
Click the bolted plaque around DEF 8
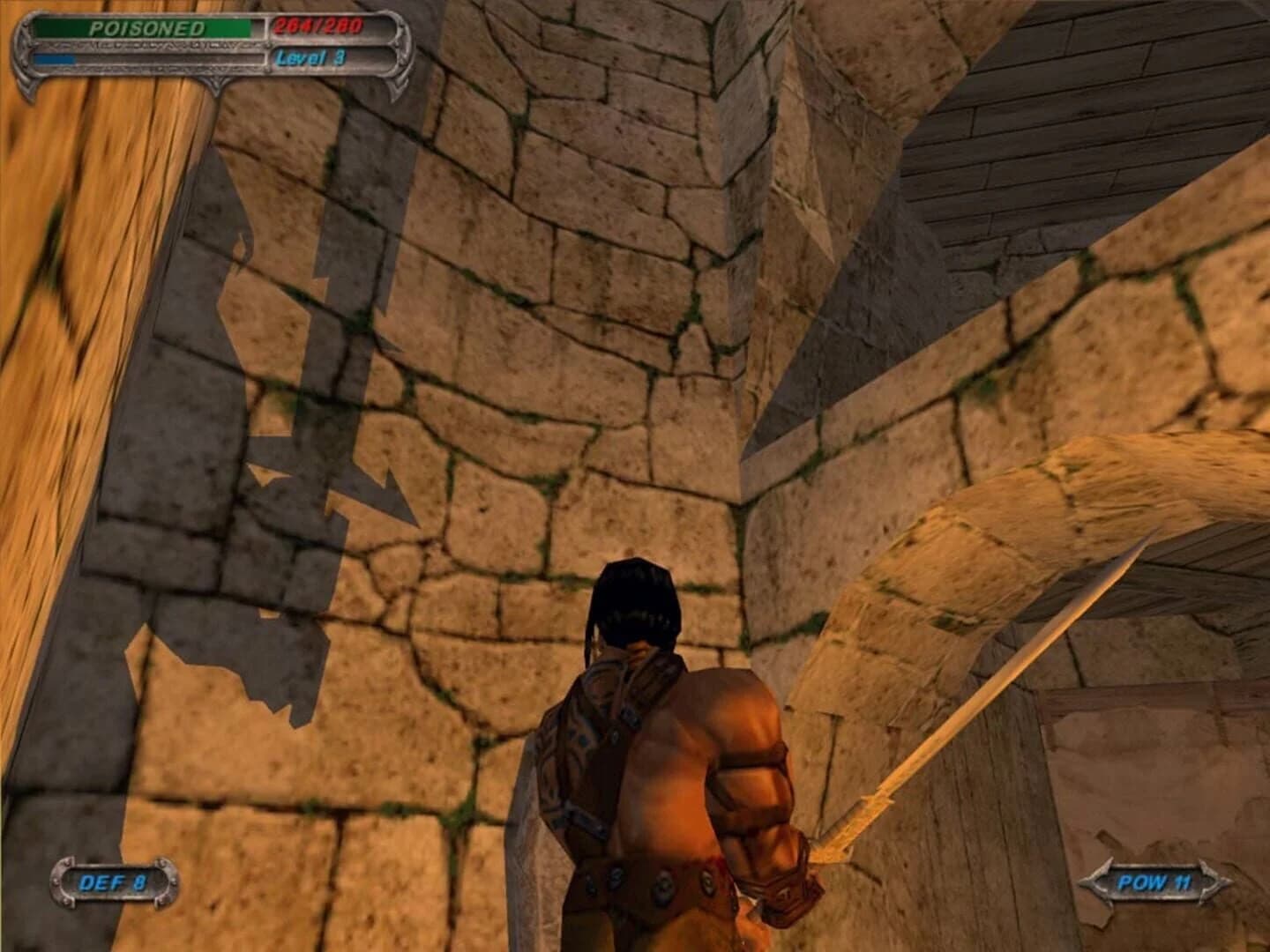pyautogui.click(x=113, y=880)
